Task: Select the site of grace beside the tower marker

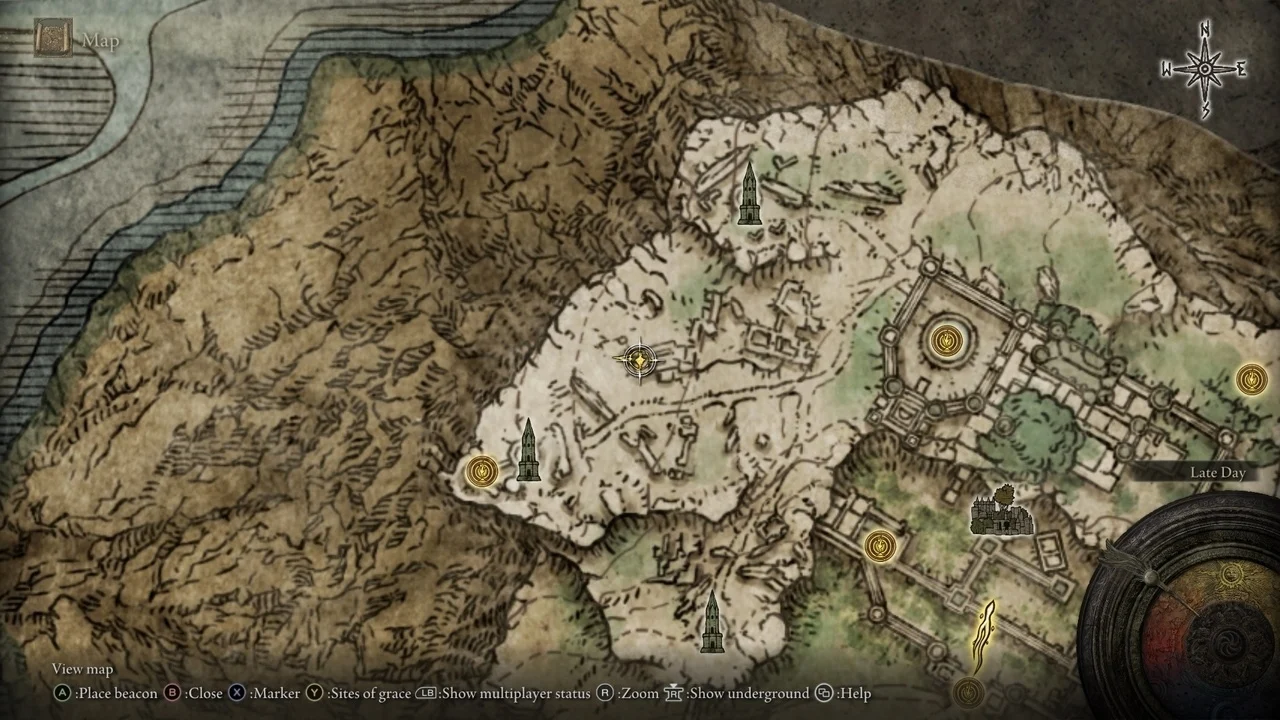Action: pos(483,470)
